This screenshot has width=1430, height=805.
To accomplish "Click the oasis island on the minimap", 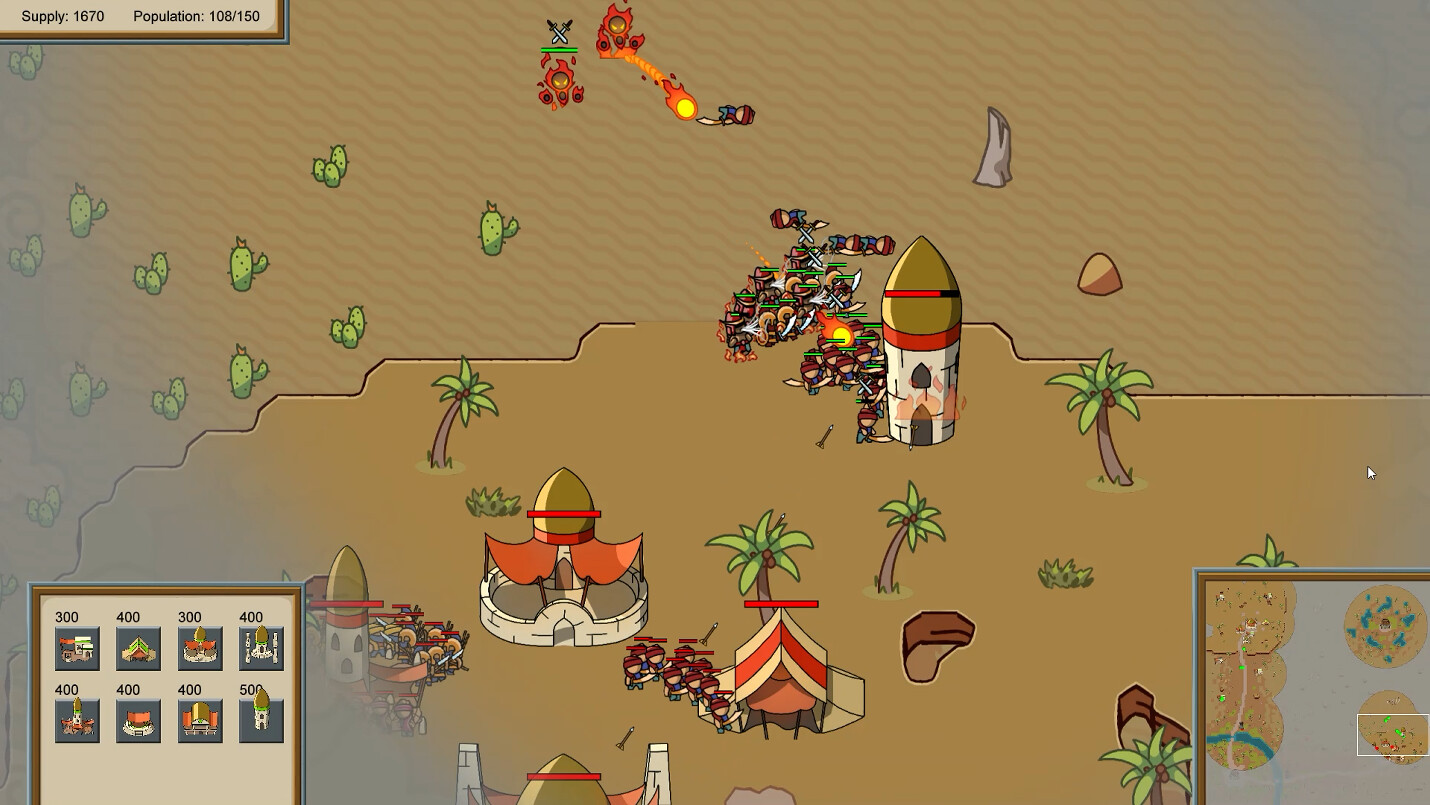I will [1383, 628].
